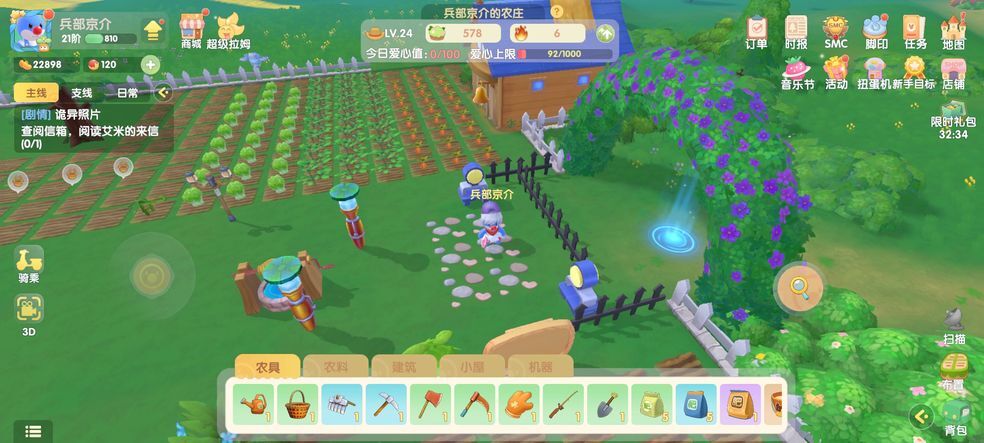Screen dimensions: 984x443
Task: Switch to the 日常 daily quest tab
Action: coord(128,93)
